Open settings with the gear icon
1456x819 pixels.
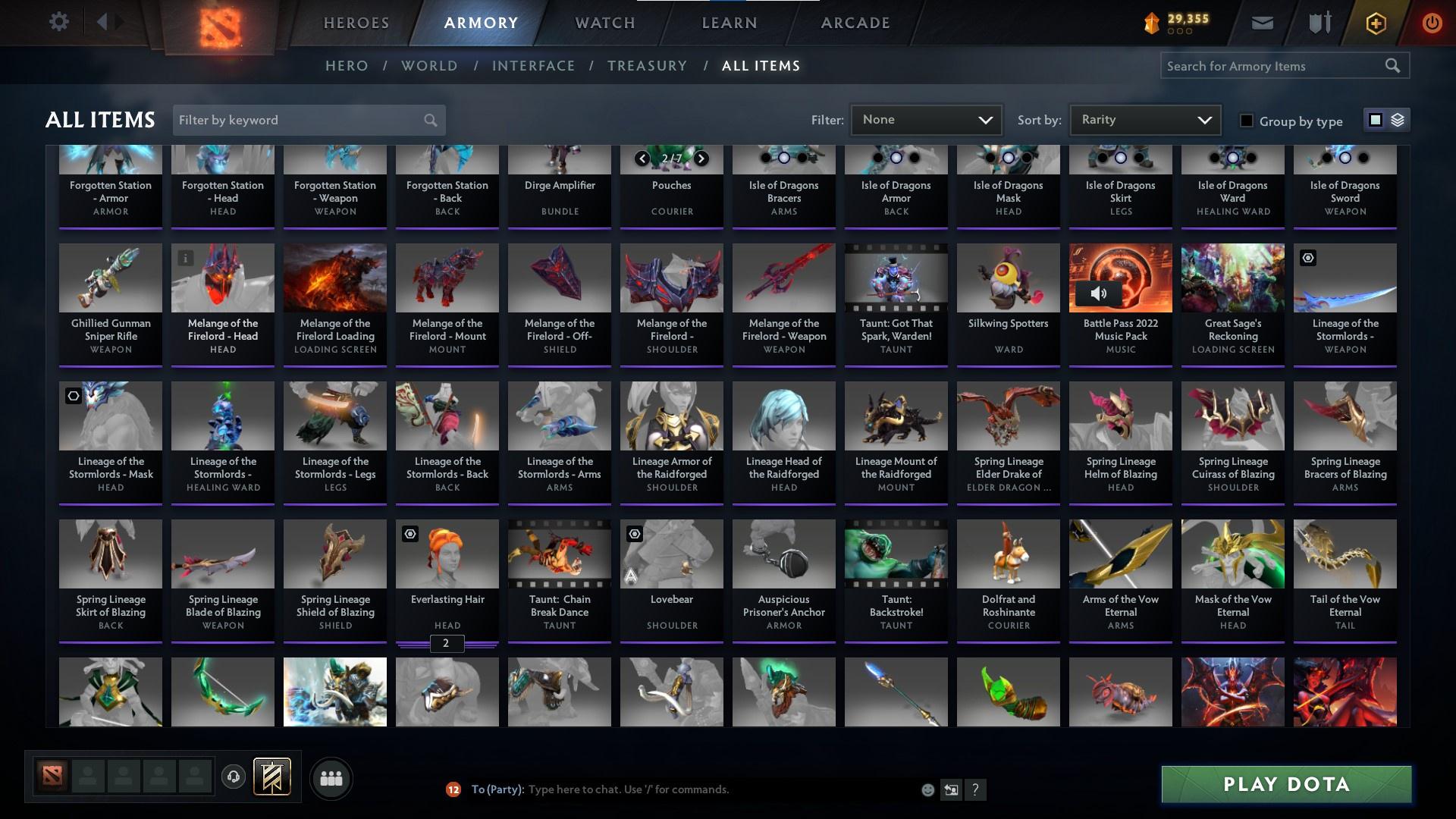click(x=59, y=23)
